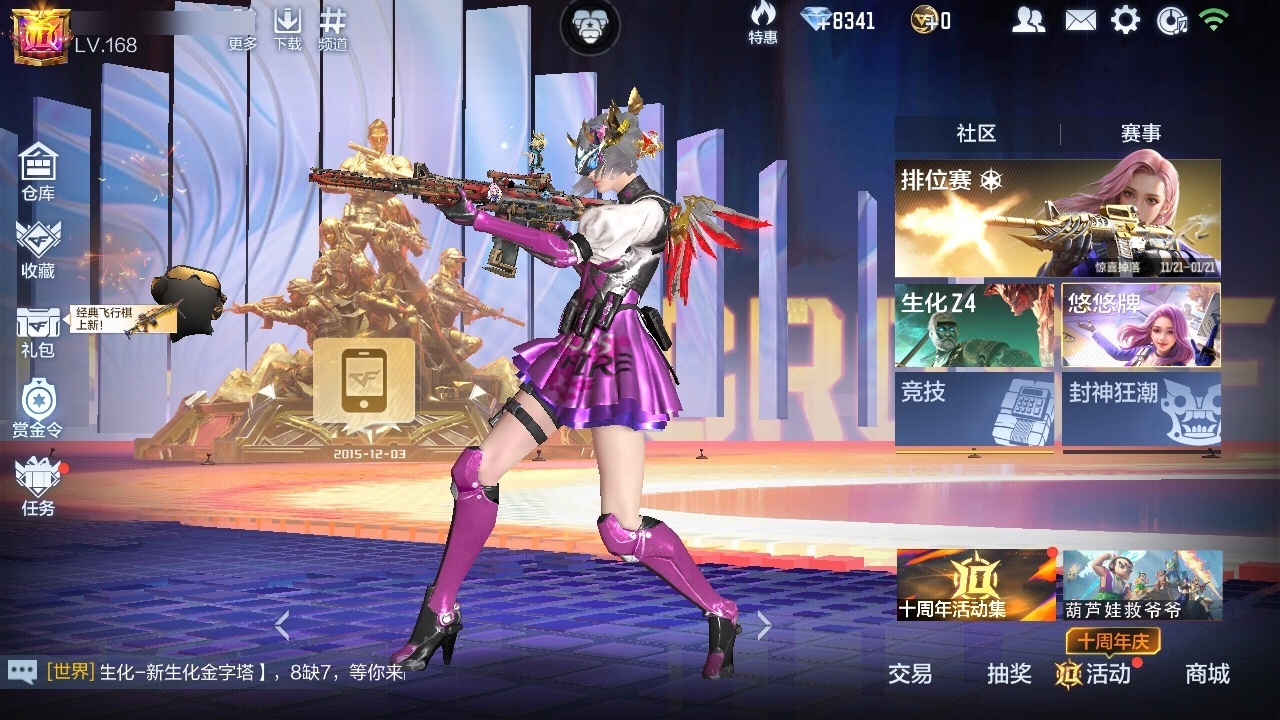
Task: Open the gear settings menu
Action: click(x=1126, y=20)
